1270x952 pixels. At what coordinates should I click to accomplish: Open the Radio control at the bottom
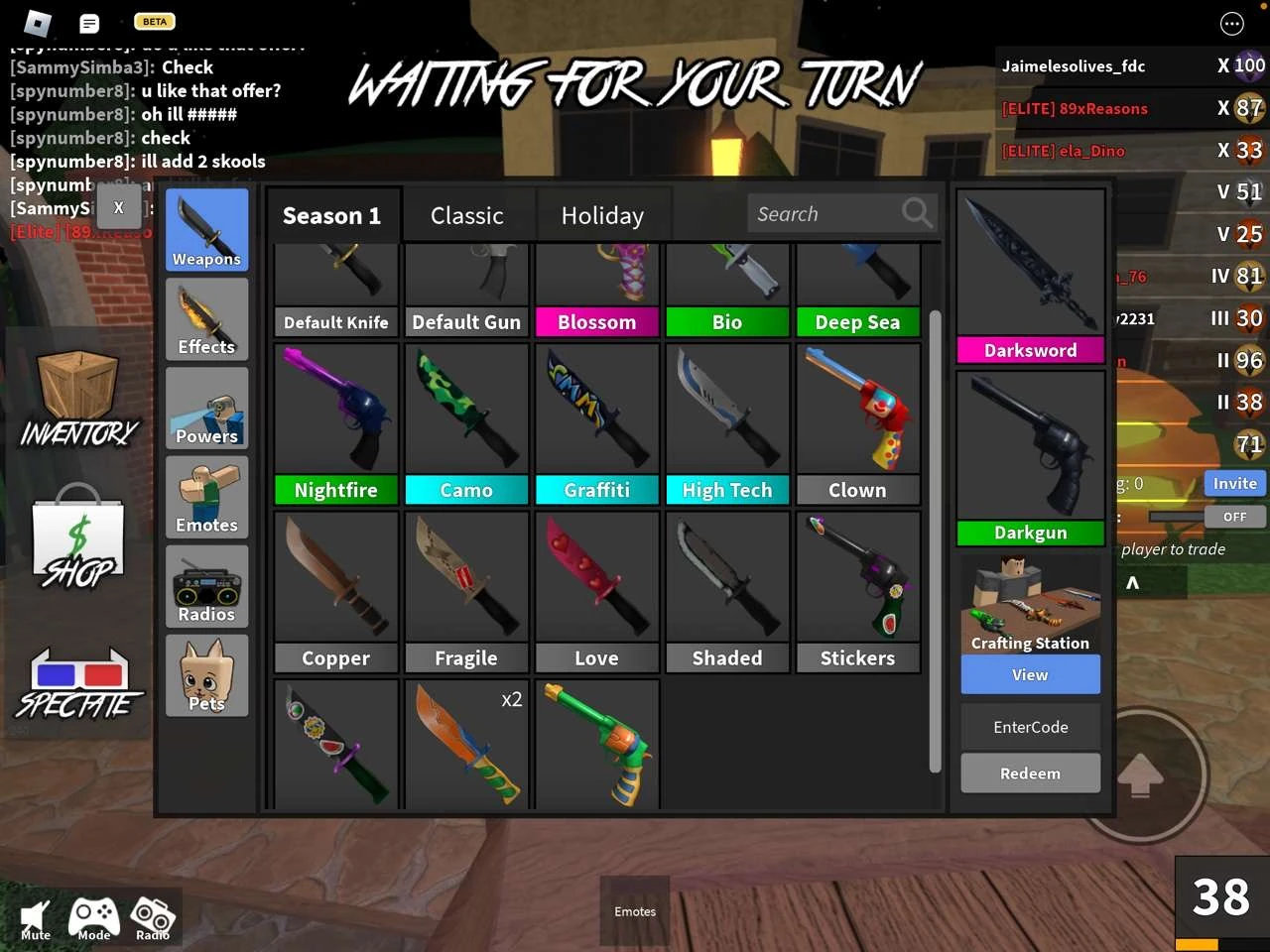tap(152, 914)
